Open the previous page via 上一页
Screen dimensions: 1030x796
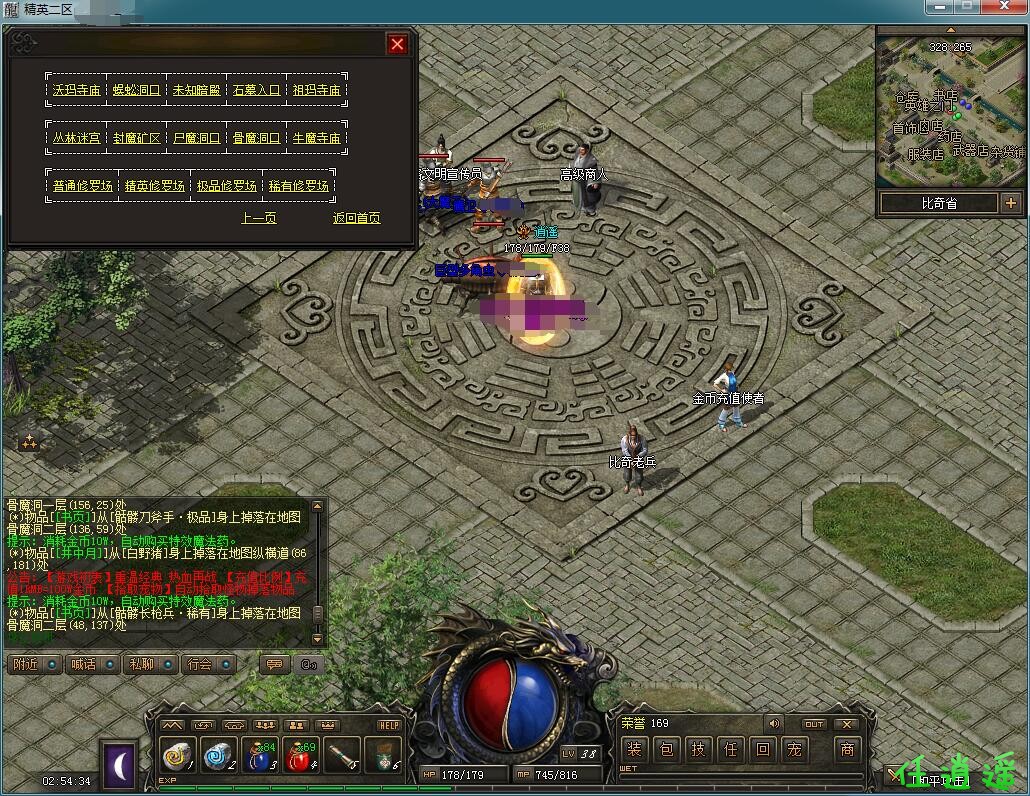pyautogui.click(x=259, y=218)
